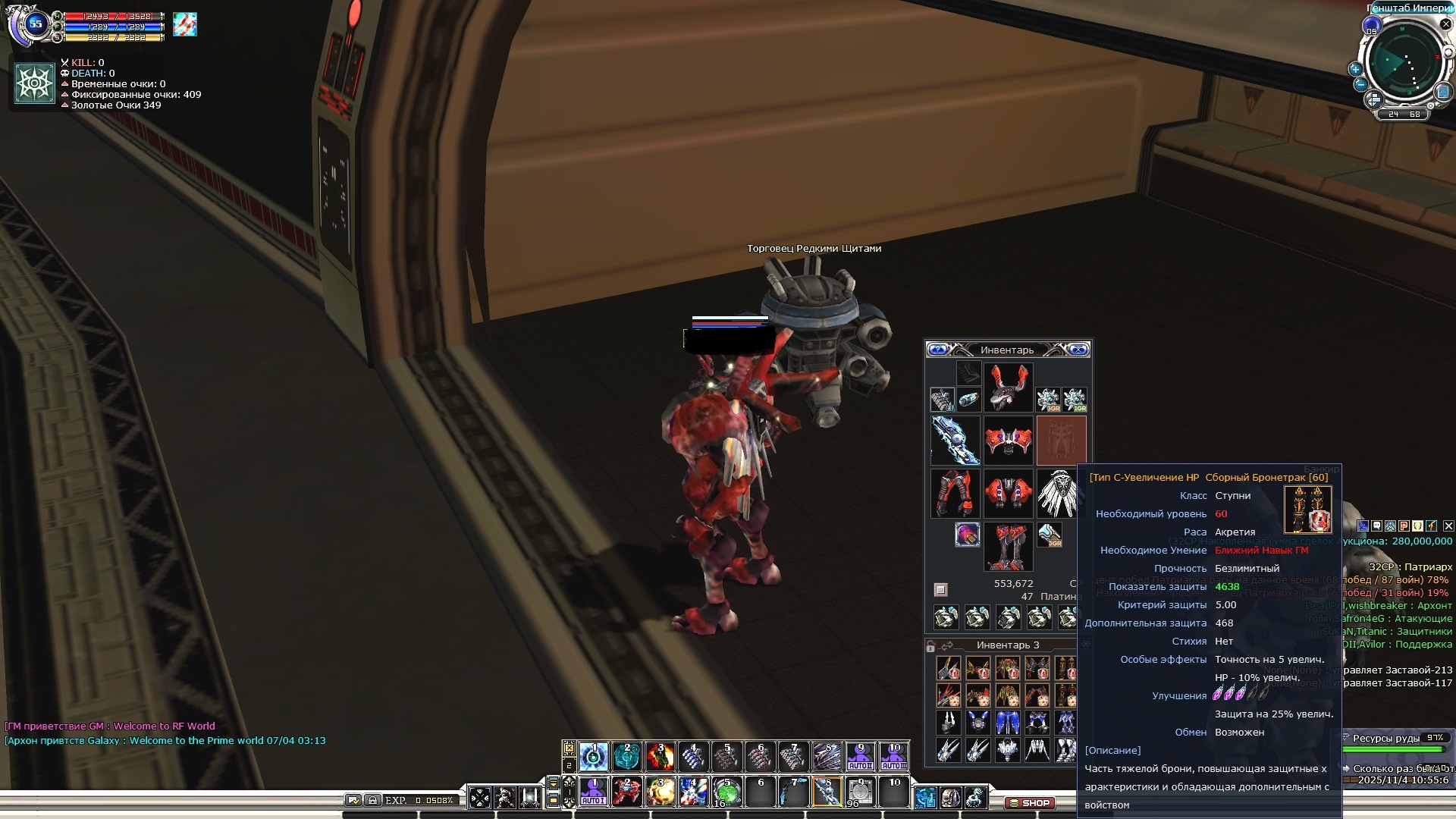Viewport: 1456px width, 819px height.
Task: Click the guild emblem icon under player level
Action: click(x=35, y=83)
